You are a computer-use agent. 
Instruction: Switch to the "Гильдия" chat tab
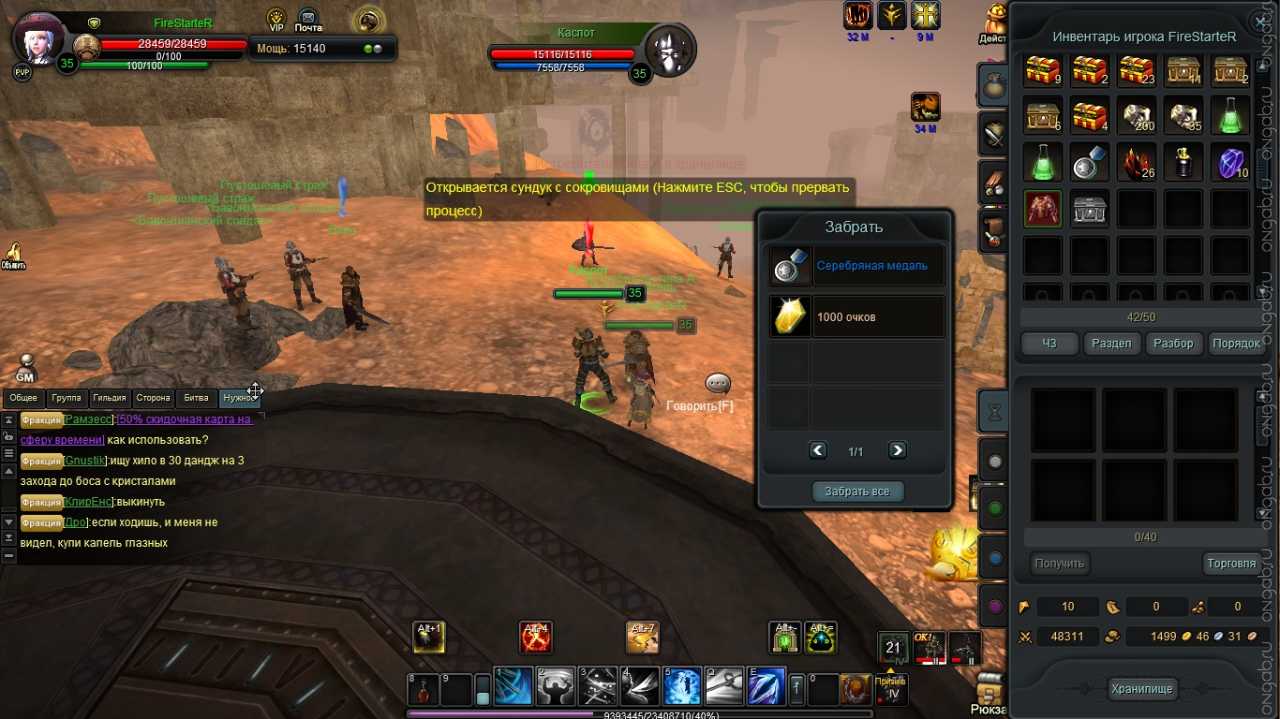point(109,398)
